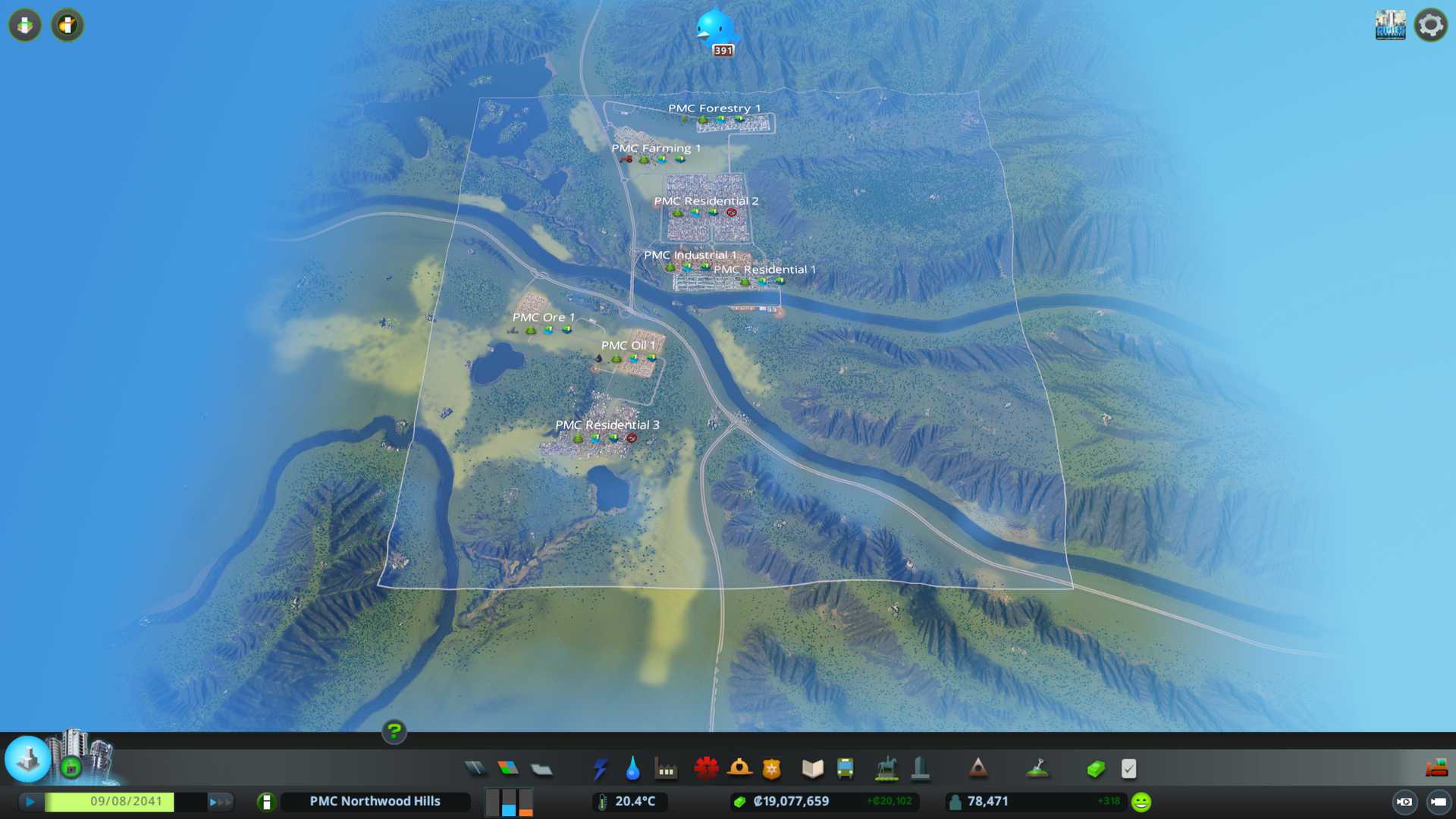1456x819 pixels.
Task: Open the bulldozer tool
Action: (1436, 769)
